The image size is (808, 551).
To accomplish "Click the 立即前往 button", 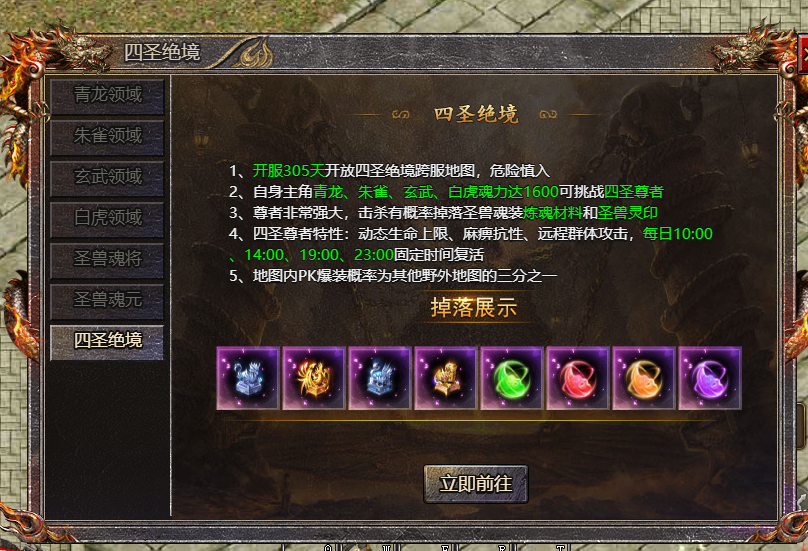I will (476, 483).
